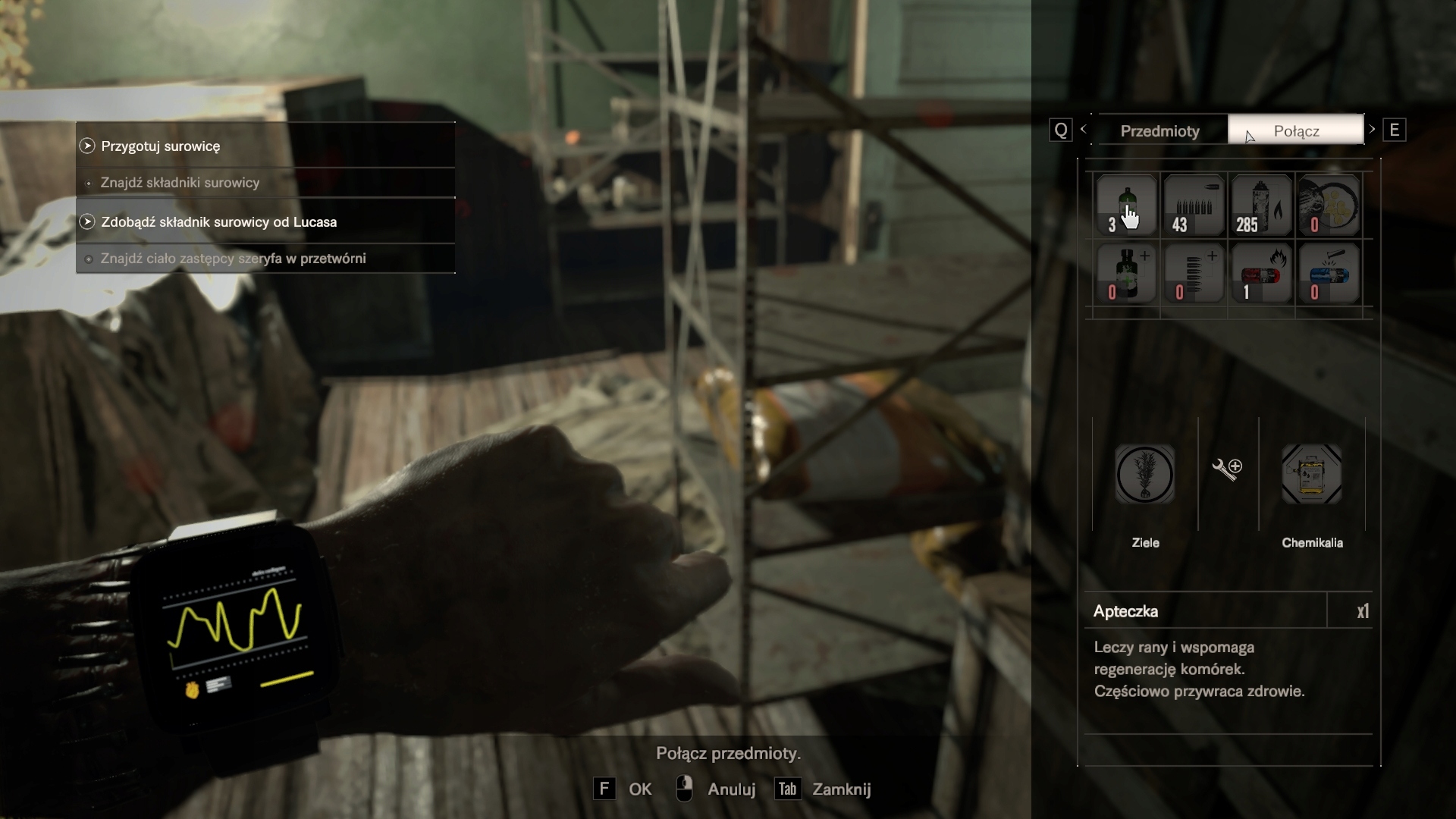Switch to the Przedmioty tab
Viewport: 1456px width, 819px height.
[1160, 130]
